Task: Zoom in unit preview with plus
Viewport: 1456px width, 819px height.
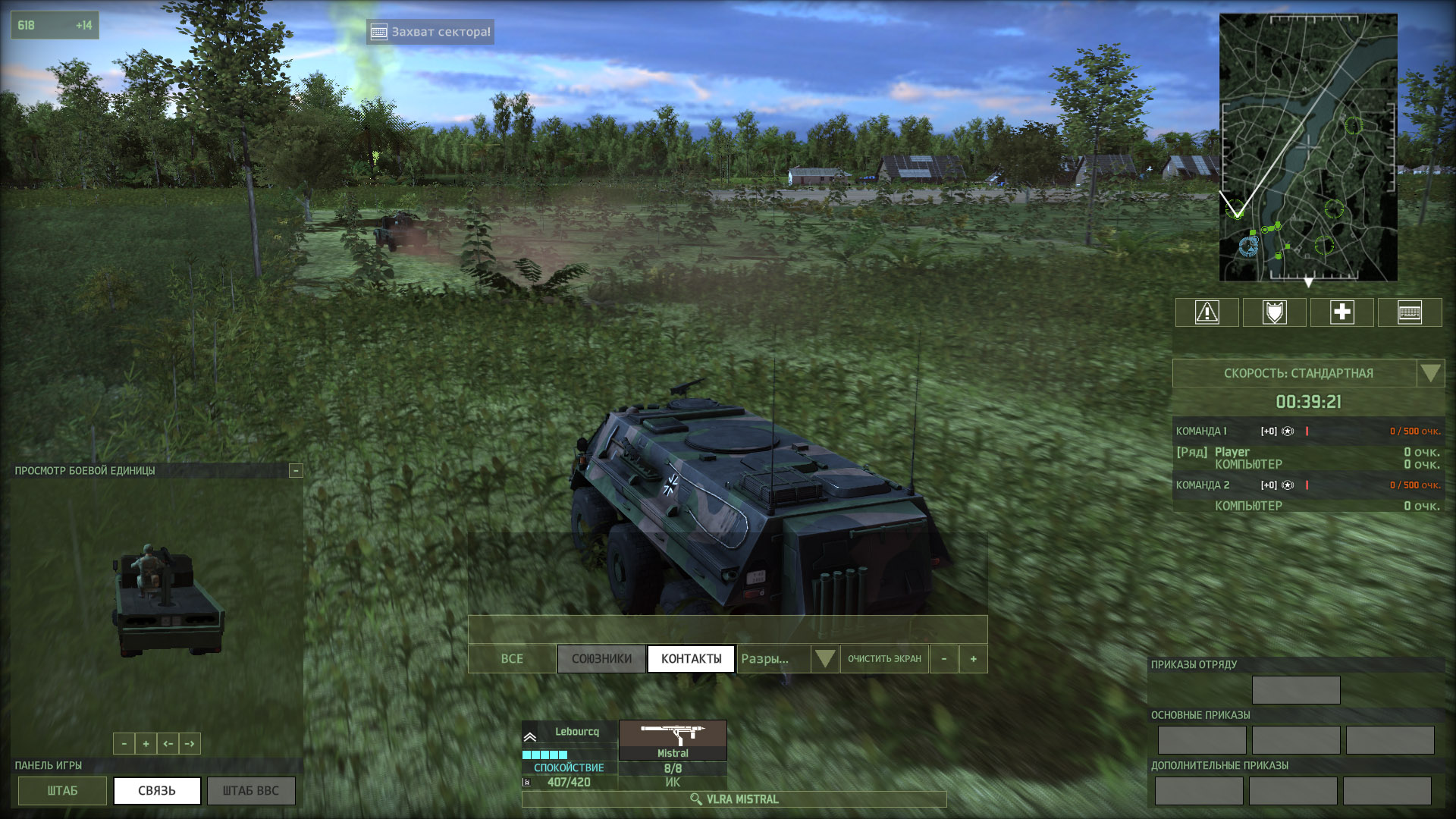Action: [146, 744]
